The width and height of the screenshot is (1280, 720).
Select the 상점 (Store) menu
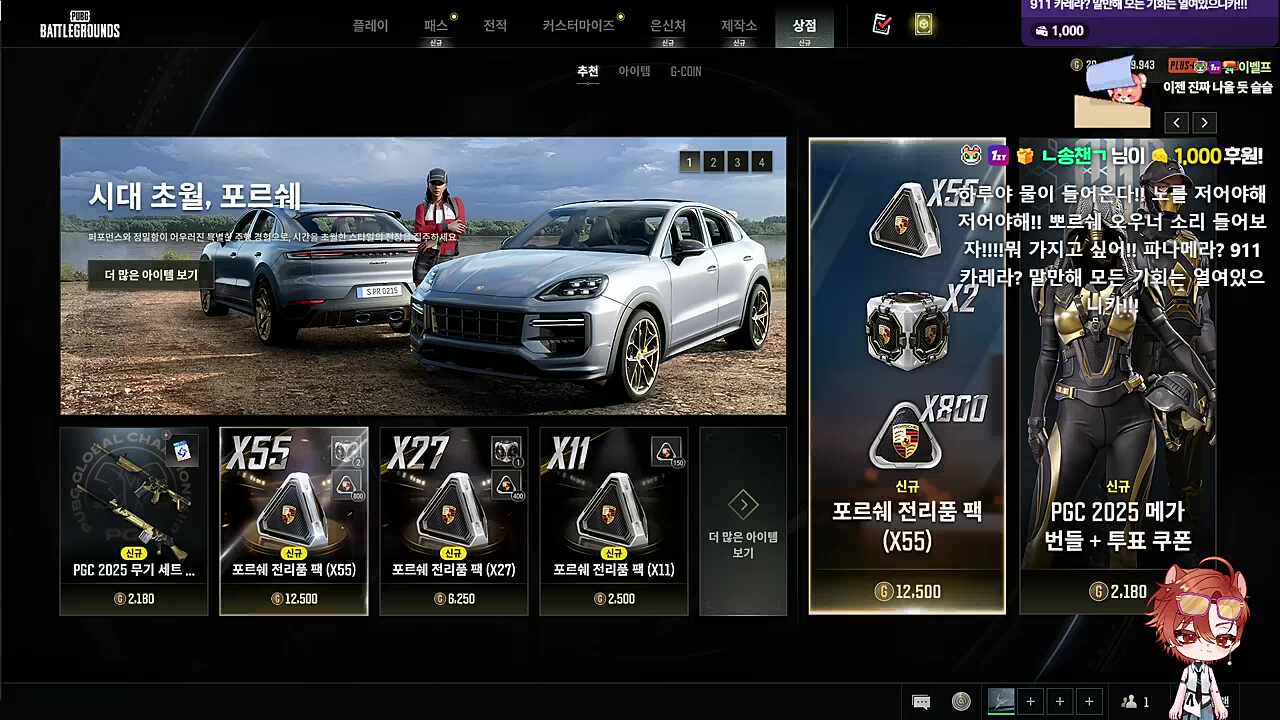[804, 26]
